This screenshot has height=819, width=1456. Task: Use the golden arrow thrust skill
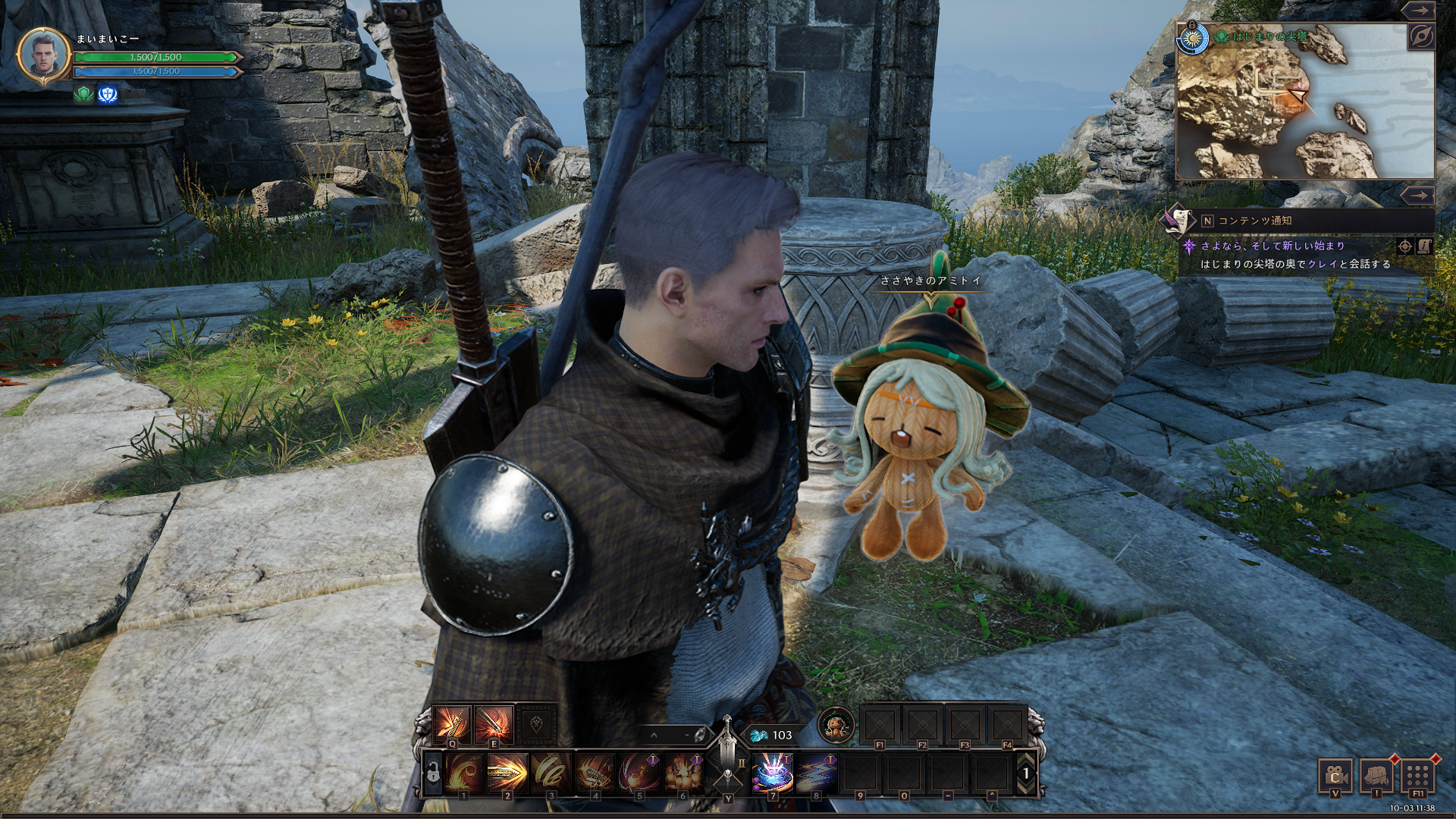(x=507, y=773)
